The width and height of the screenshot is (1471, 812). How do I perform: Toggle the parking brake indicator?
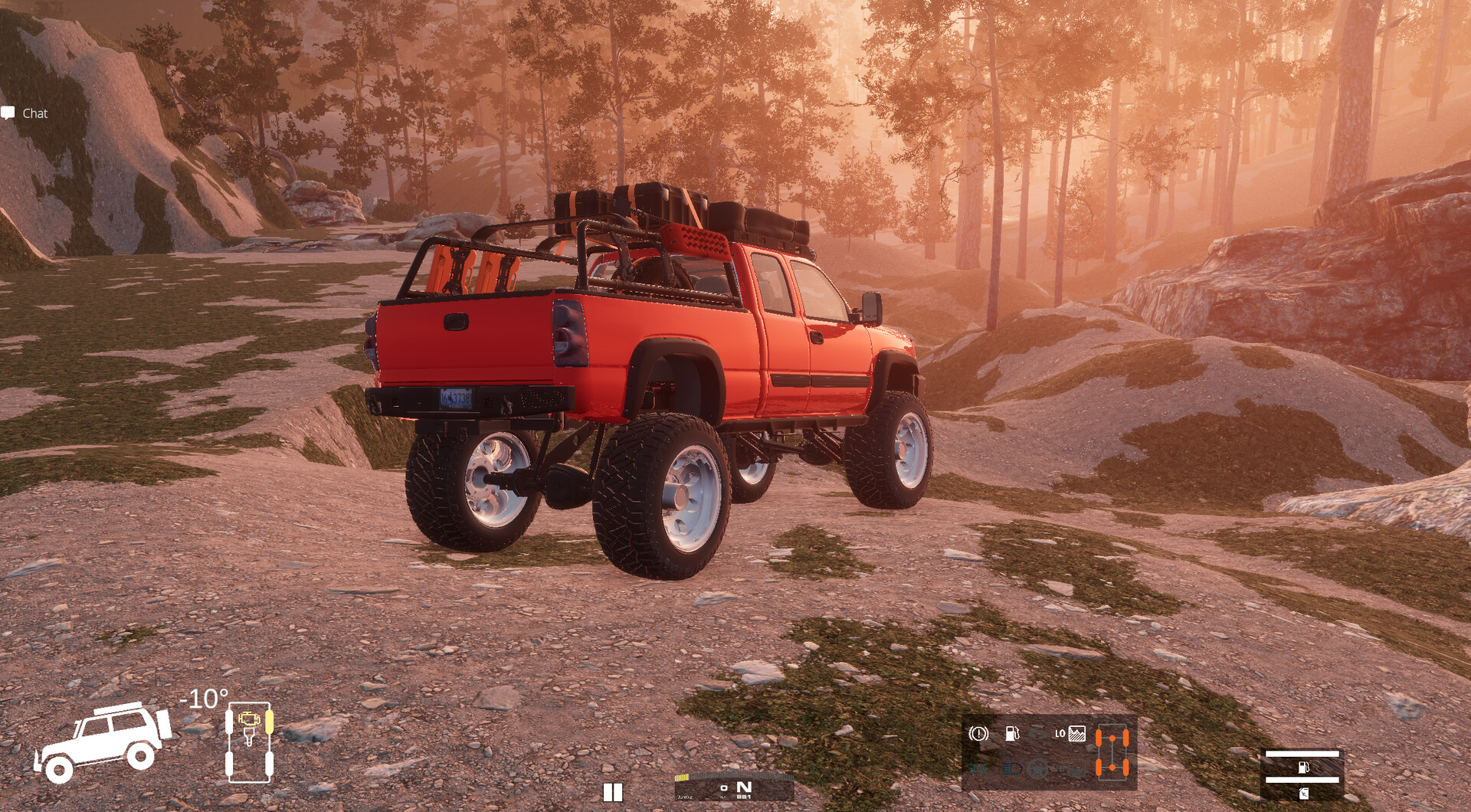978,734
